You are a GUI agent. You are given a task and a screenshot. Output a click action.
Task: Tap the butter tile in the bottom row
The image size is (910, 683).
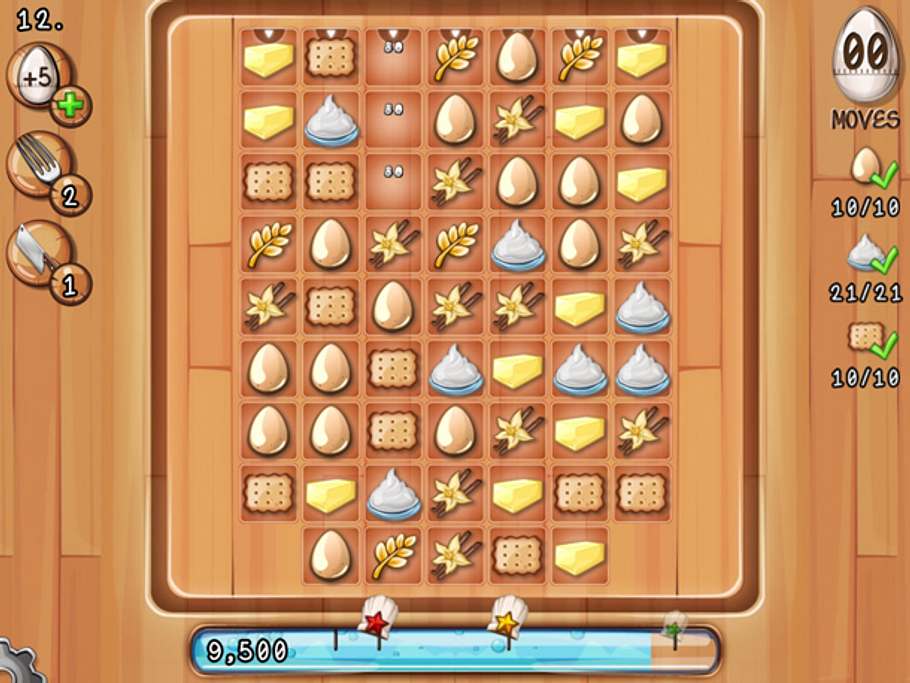579,556
